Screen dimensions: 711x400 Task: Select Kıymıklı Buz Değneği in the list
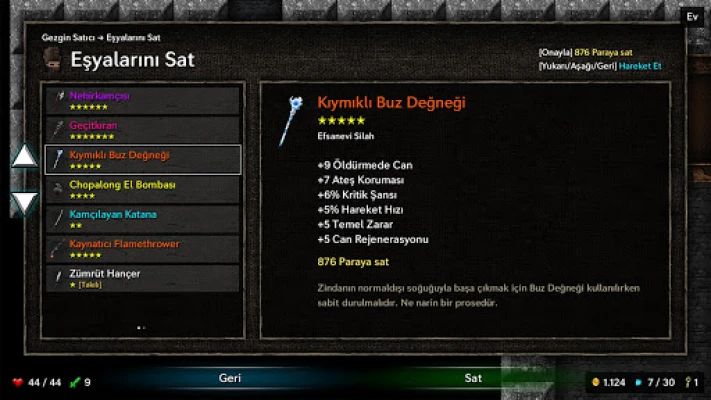point(143,159)
